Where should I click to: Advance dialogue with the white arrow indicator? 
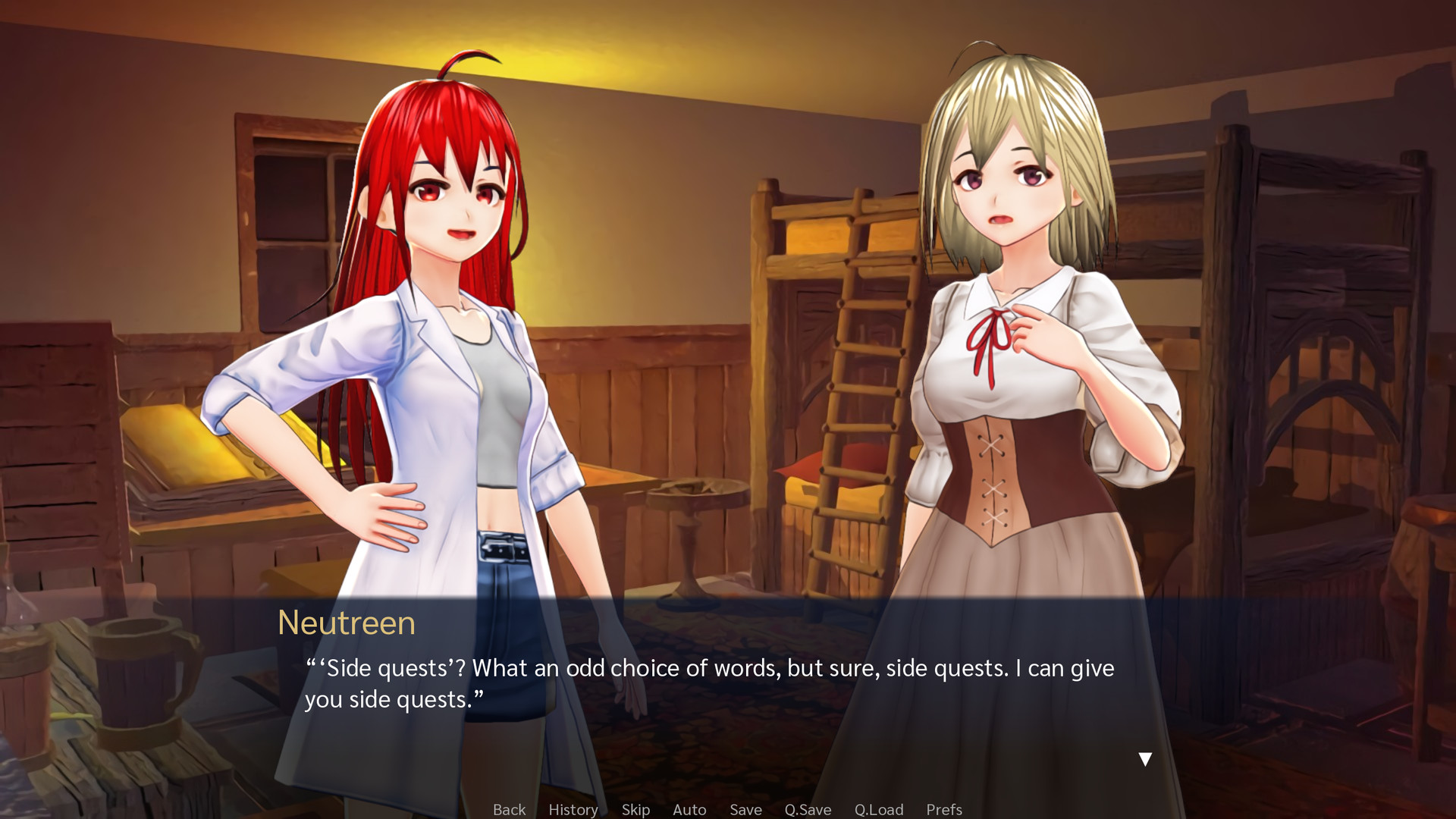1145,758
